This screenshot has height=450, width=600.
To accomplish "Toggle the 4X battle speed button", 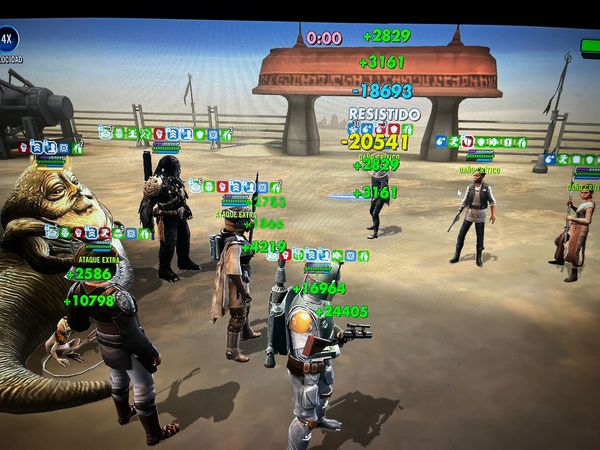I will pyautogui.click(x=8, y=40).
